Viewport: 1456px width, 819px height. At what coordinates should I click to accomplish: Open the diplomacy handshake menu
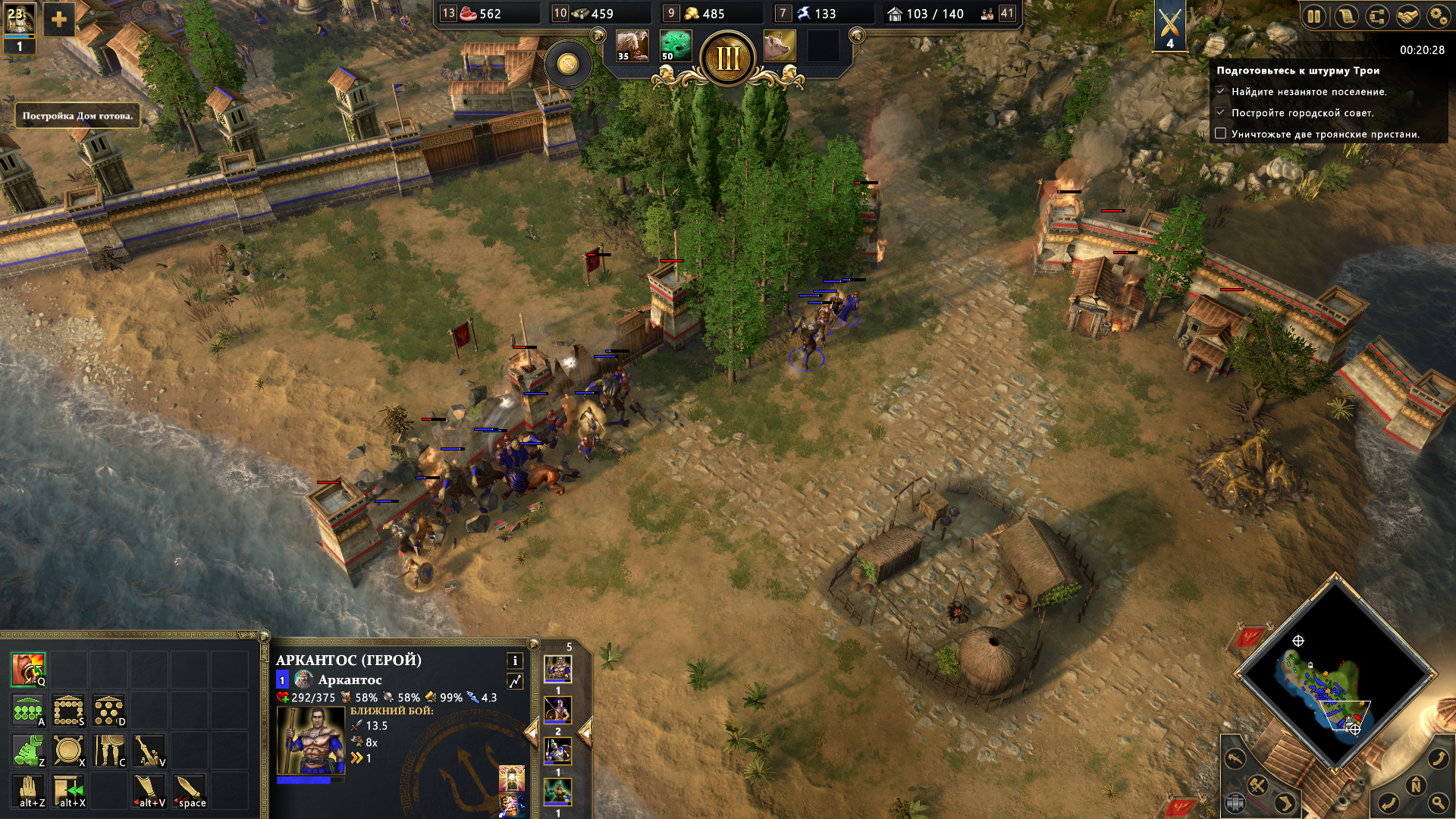point(1408,16)
